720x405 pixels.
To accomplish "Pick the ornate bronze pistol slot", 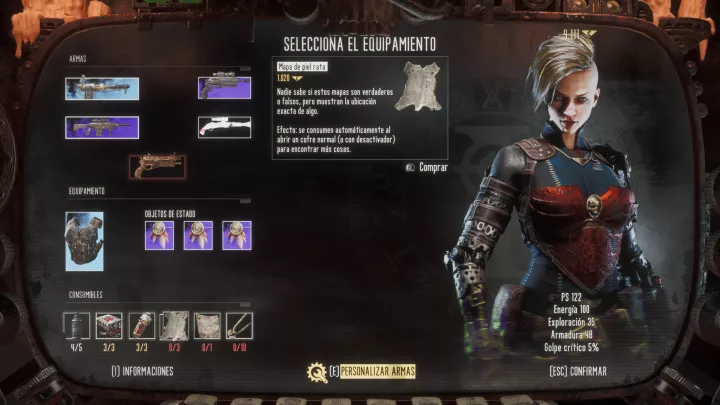I will (x=157, y=165).
